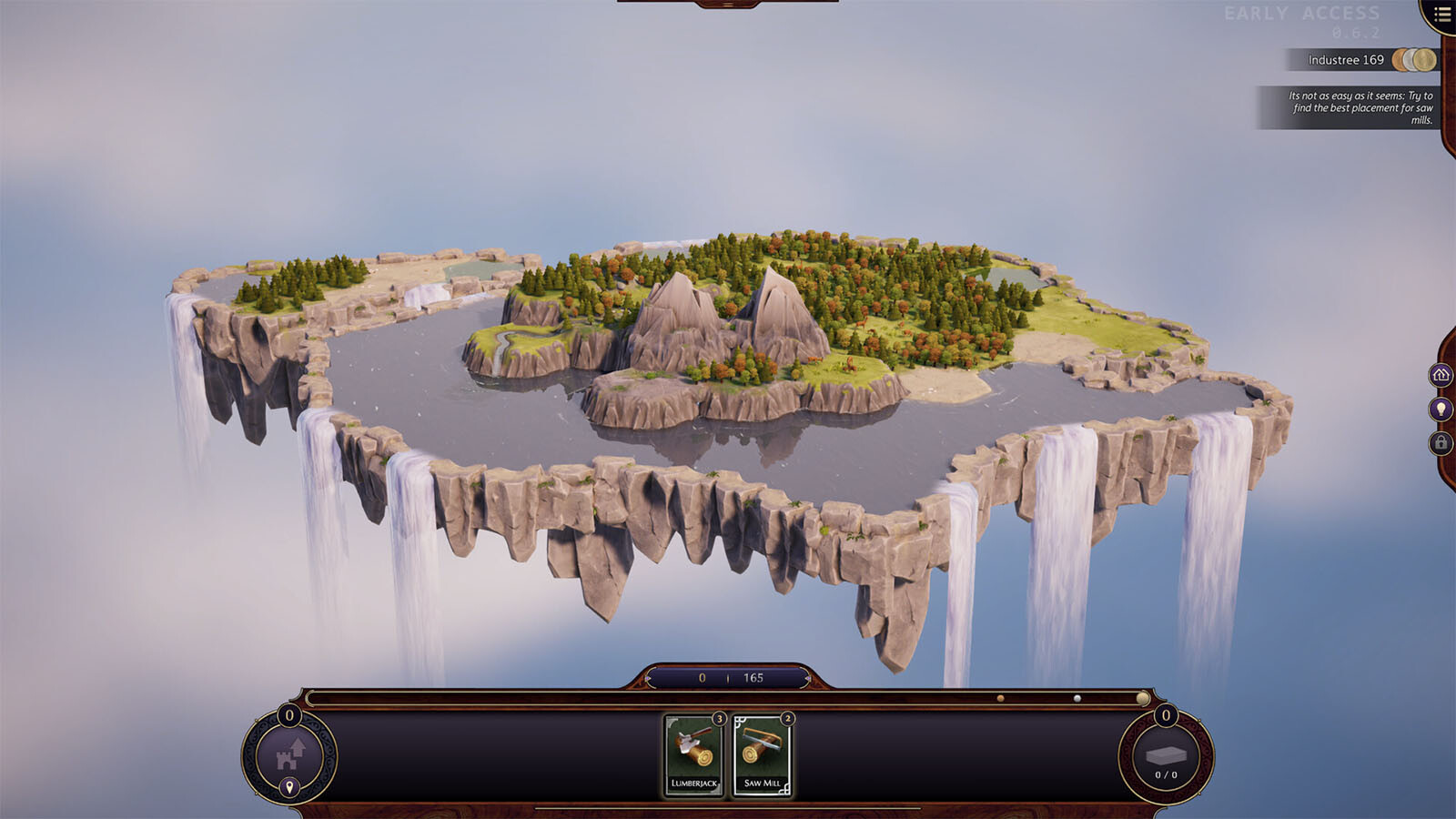This screenshot has height=819, width=1456.
Task: Open the grey slab deck button
Action: click(x=1166, y=757)
